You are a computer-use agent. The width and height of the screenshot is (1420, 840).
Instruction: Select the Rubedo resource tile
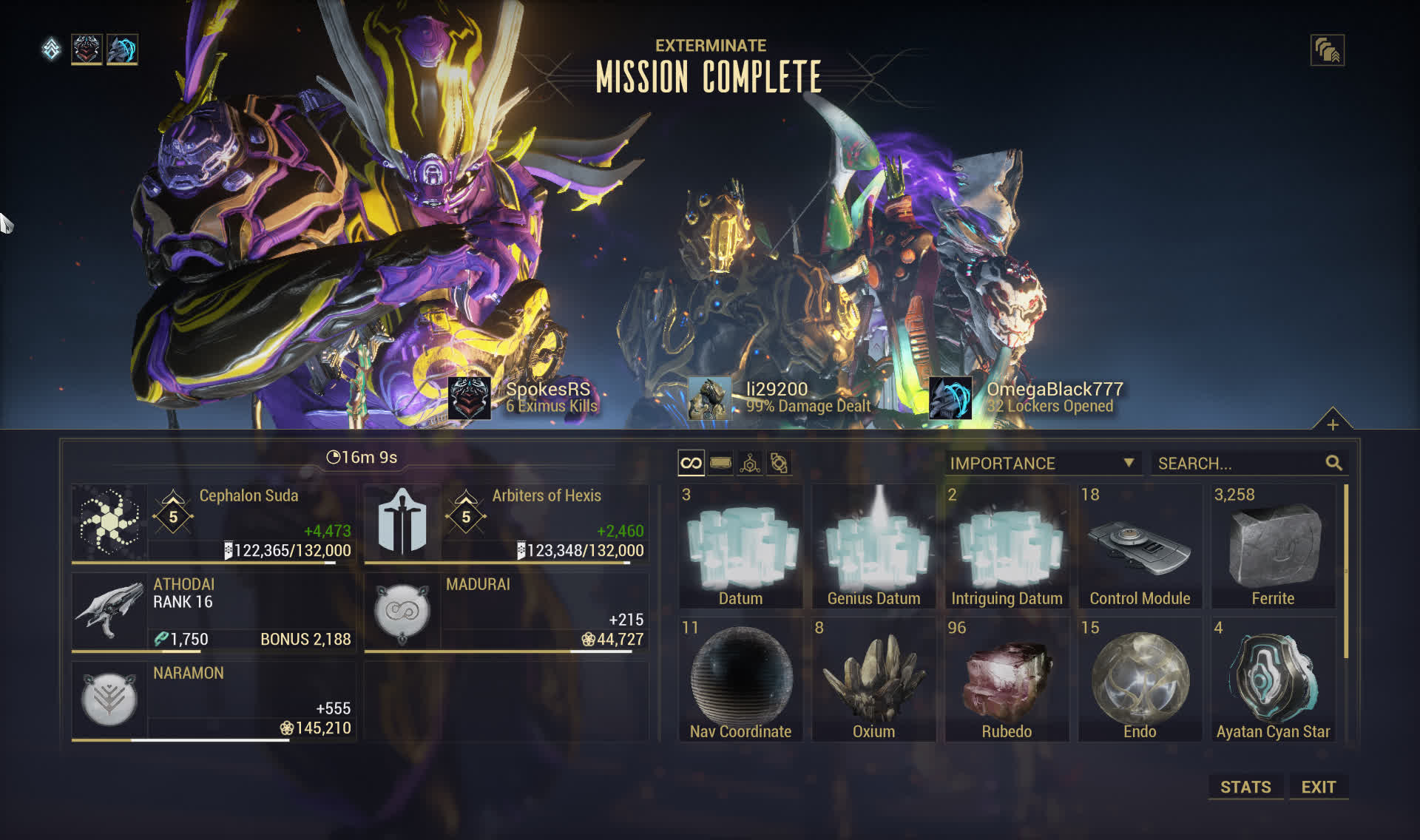coord(1007,680)
